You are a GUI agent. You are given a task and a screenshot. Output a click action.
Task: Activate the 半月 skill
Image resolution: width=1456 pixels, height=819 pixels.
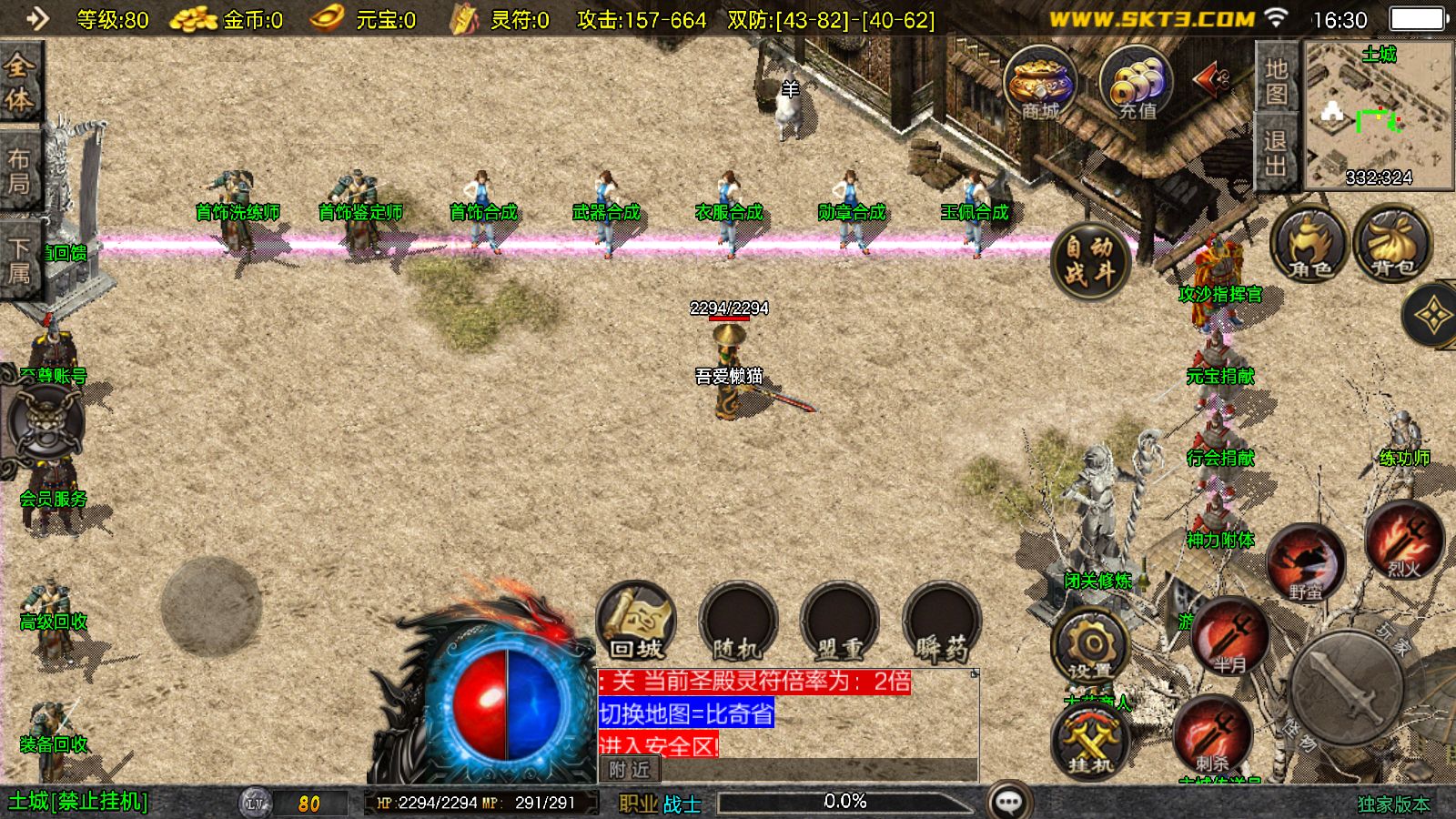[x=1230, y=637]
